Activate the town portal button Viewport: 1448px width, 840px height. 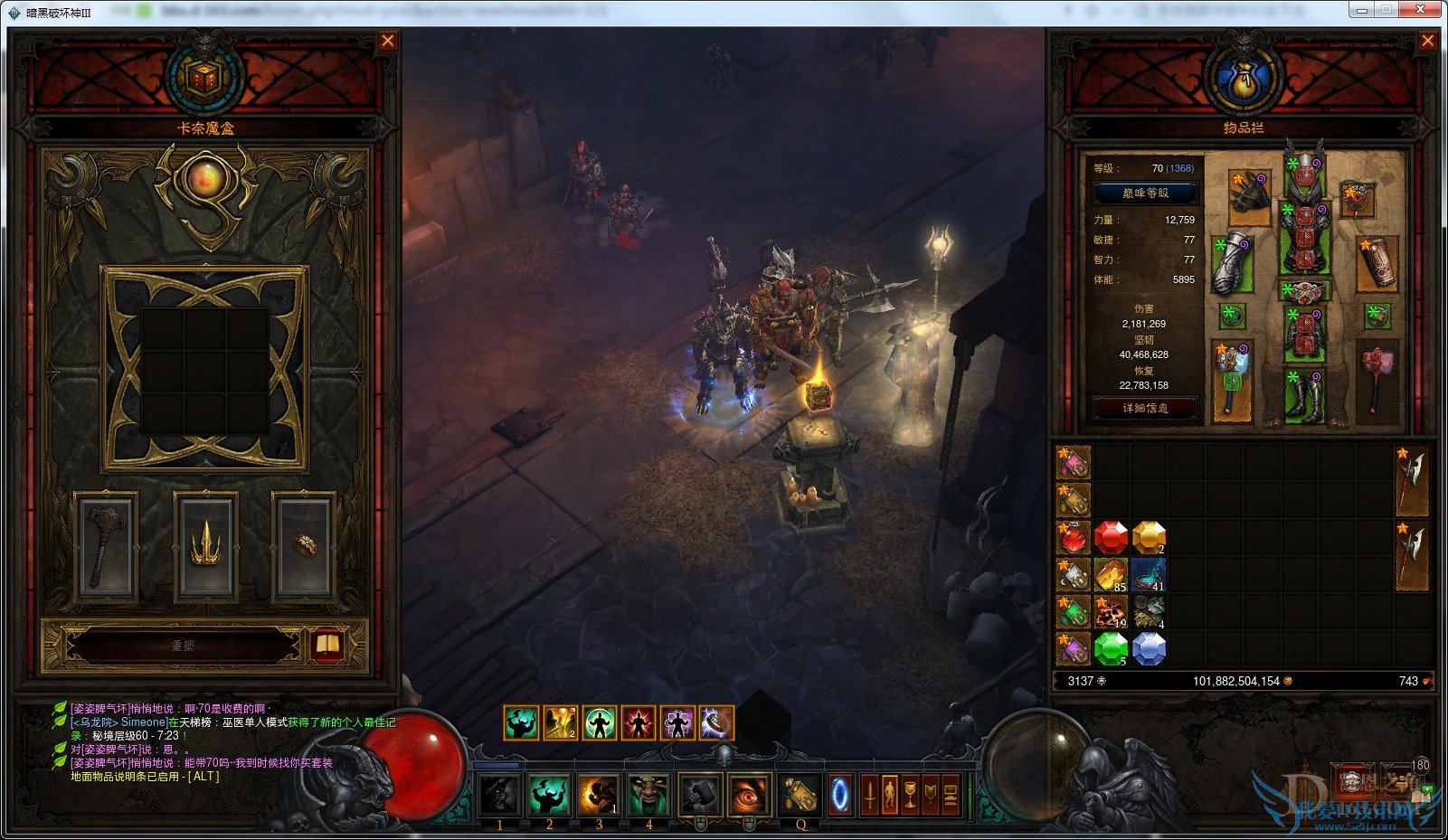(840, 795)
